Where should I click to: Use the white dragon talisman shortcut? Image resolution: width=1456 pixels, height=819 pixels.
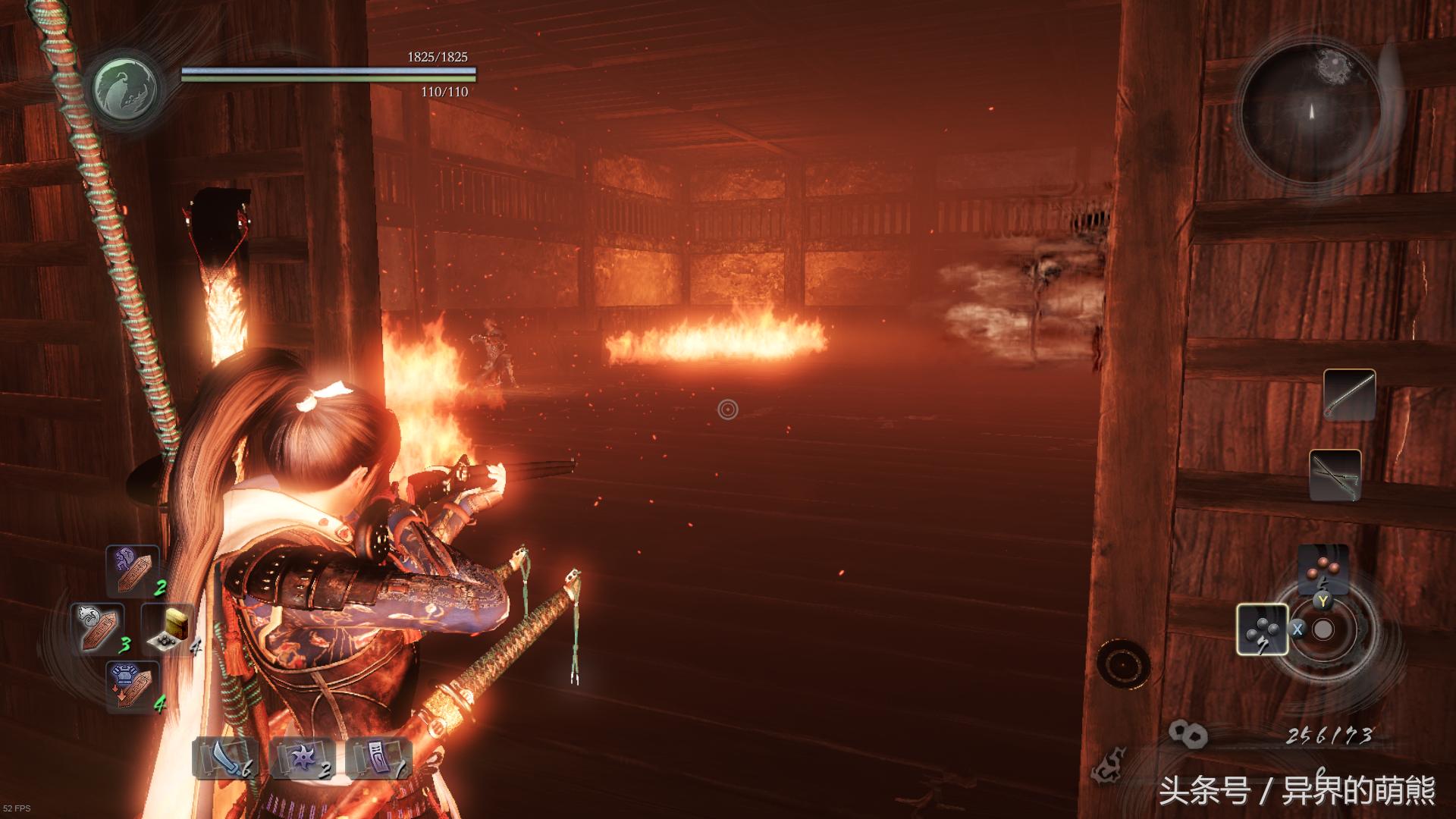pos(97,628)
